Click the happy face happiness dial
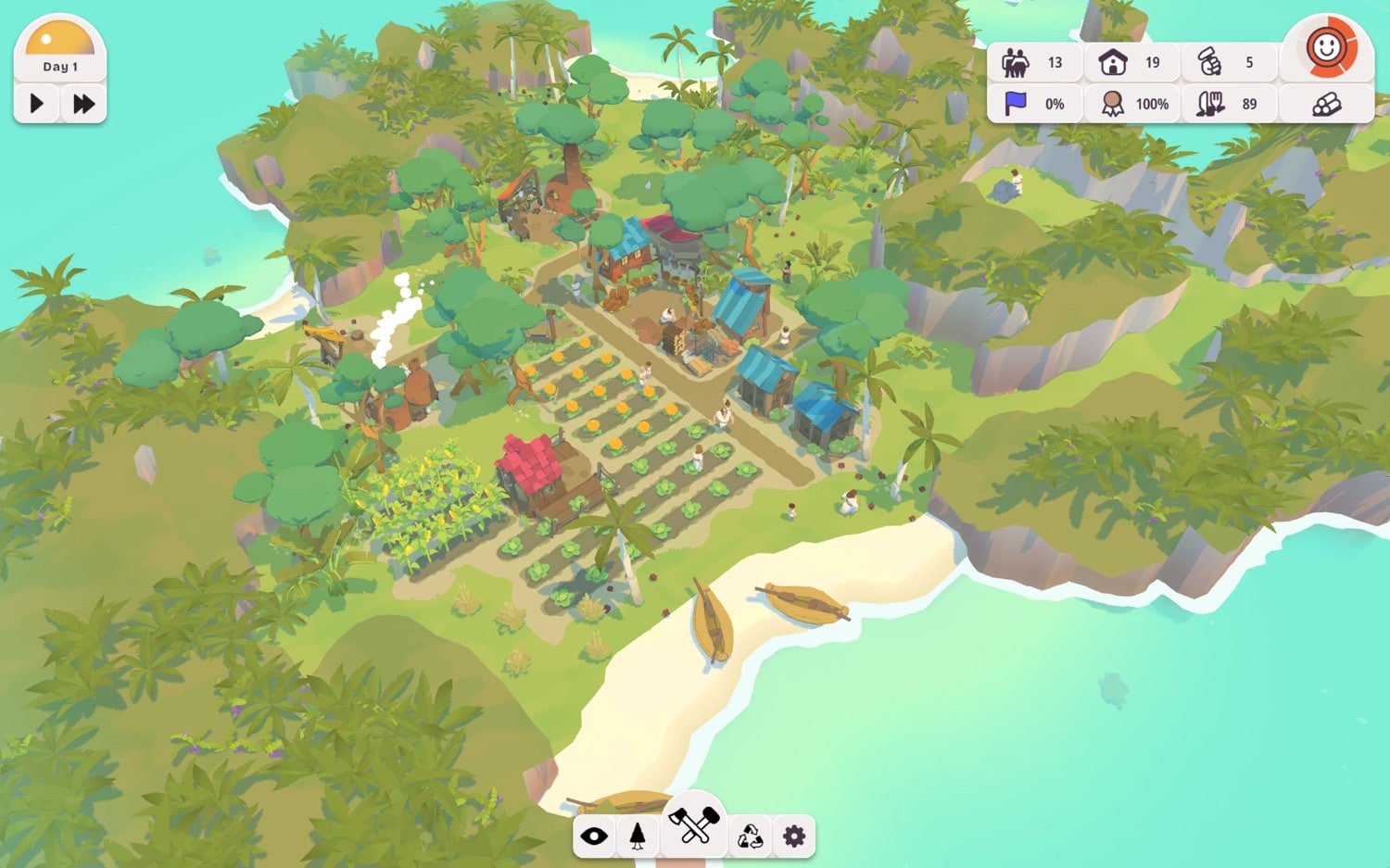This screenshot has height=868, width=1390. pos(1326,48)
